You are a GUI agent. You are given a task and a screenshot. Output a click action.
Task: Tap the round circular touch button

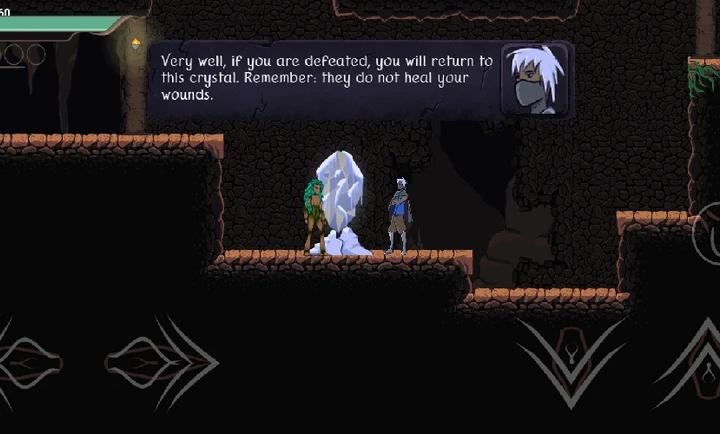[x=708, y=233]
